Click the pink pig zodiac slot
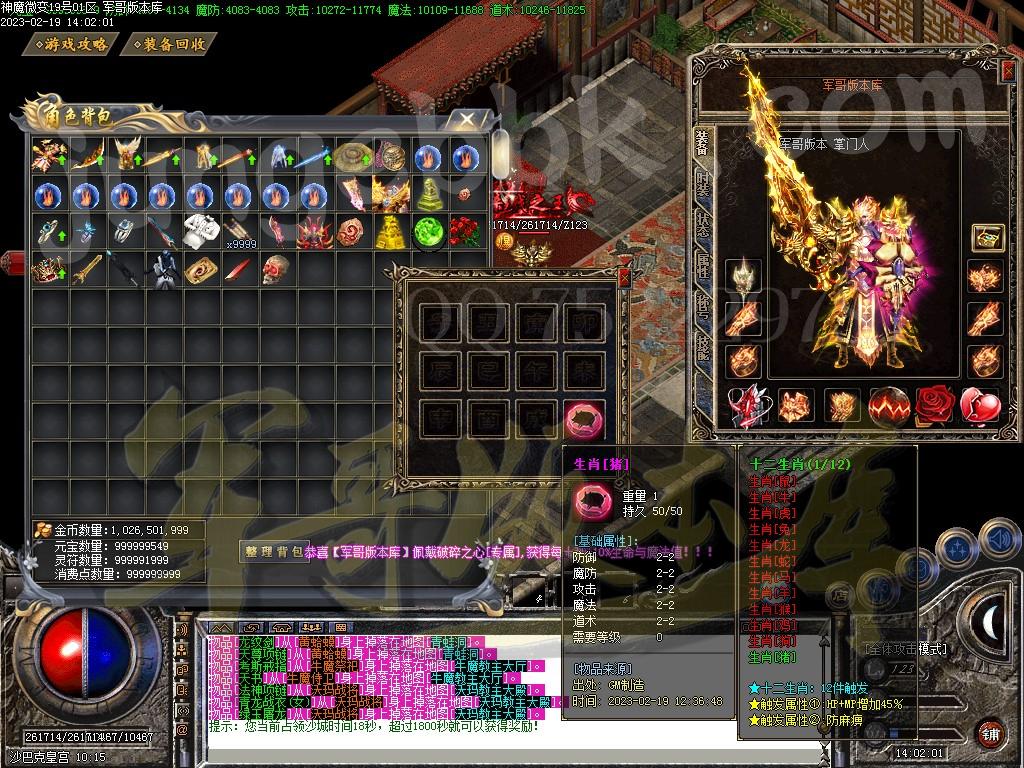 [584, 418]
